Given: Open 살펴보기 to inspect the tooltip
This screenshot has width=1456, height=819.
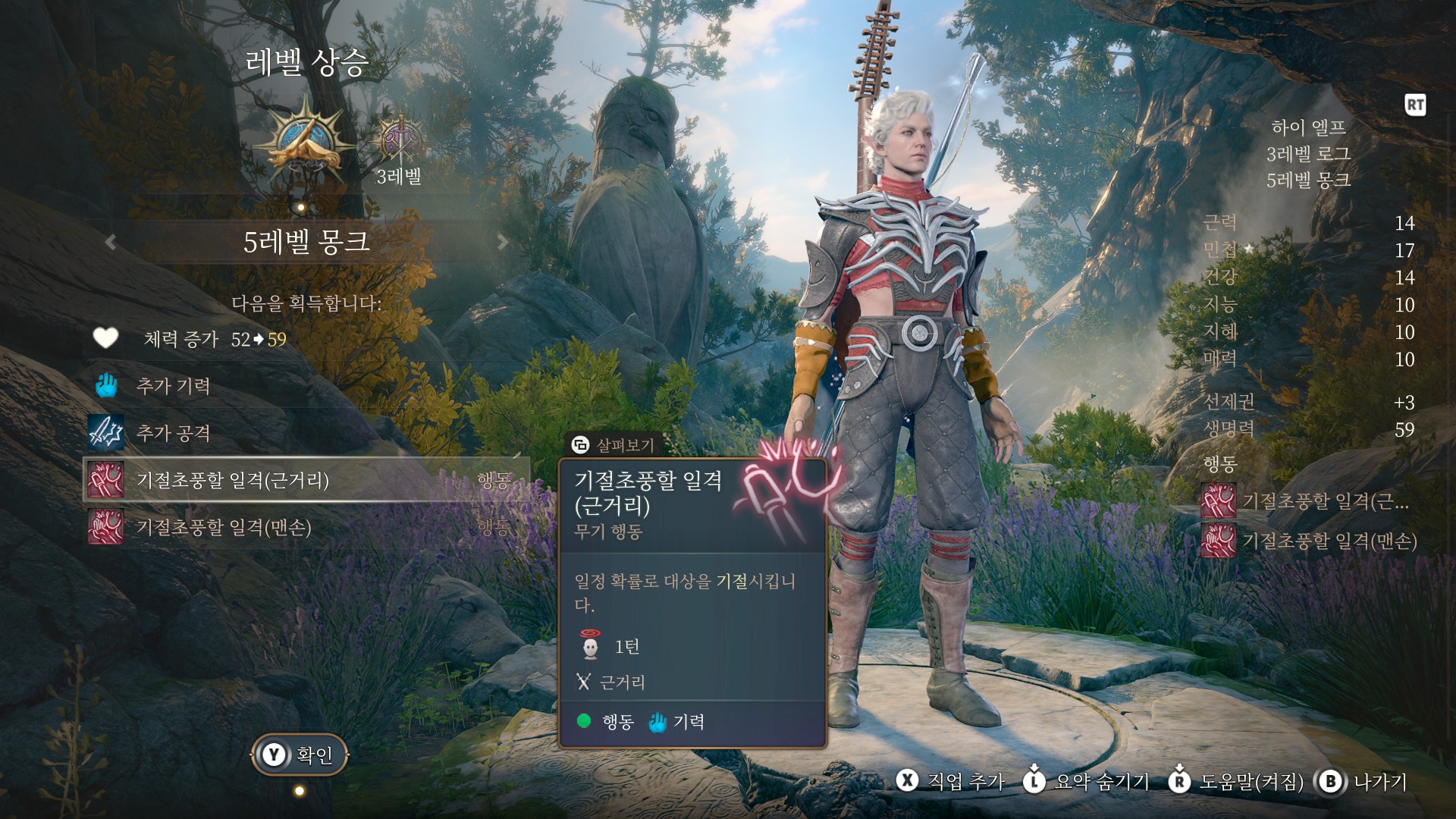Looking at the screenshot, I should 613,445.
